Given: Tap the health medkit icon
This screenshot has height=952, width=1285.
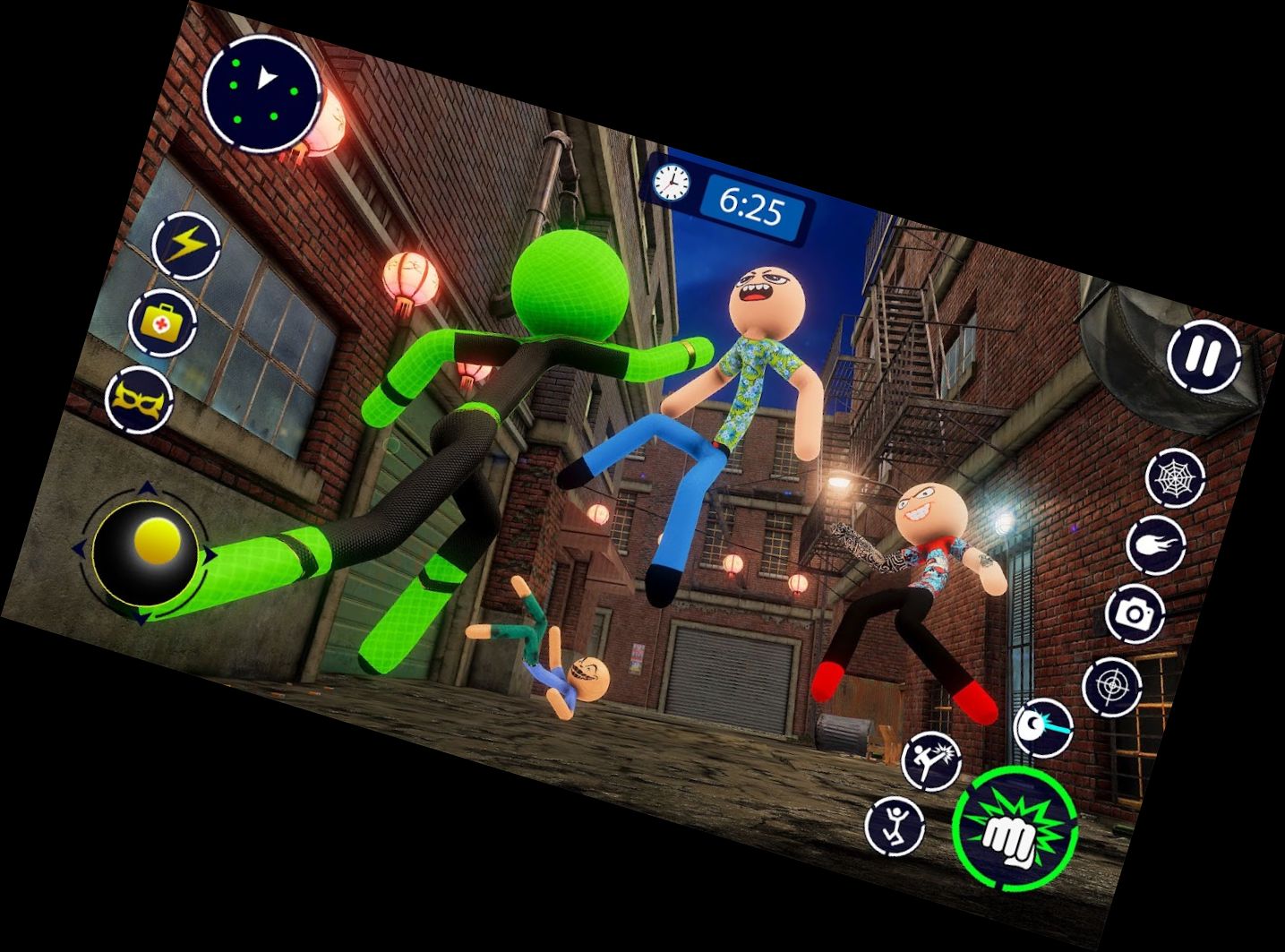Looking at the screenshot, I should [161, 323].
